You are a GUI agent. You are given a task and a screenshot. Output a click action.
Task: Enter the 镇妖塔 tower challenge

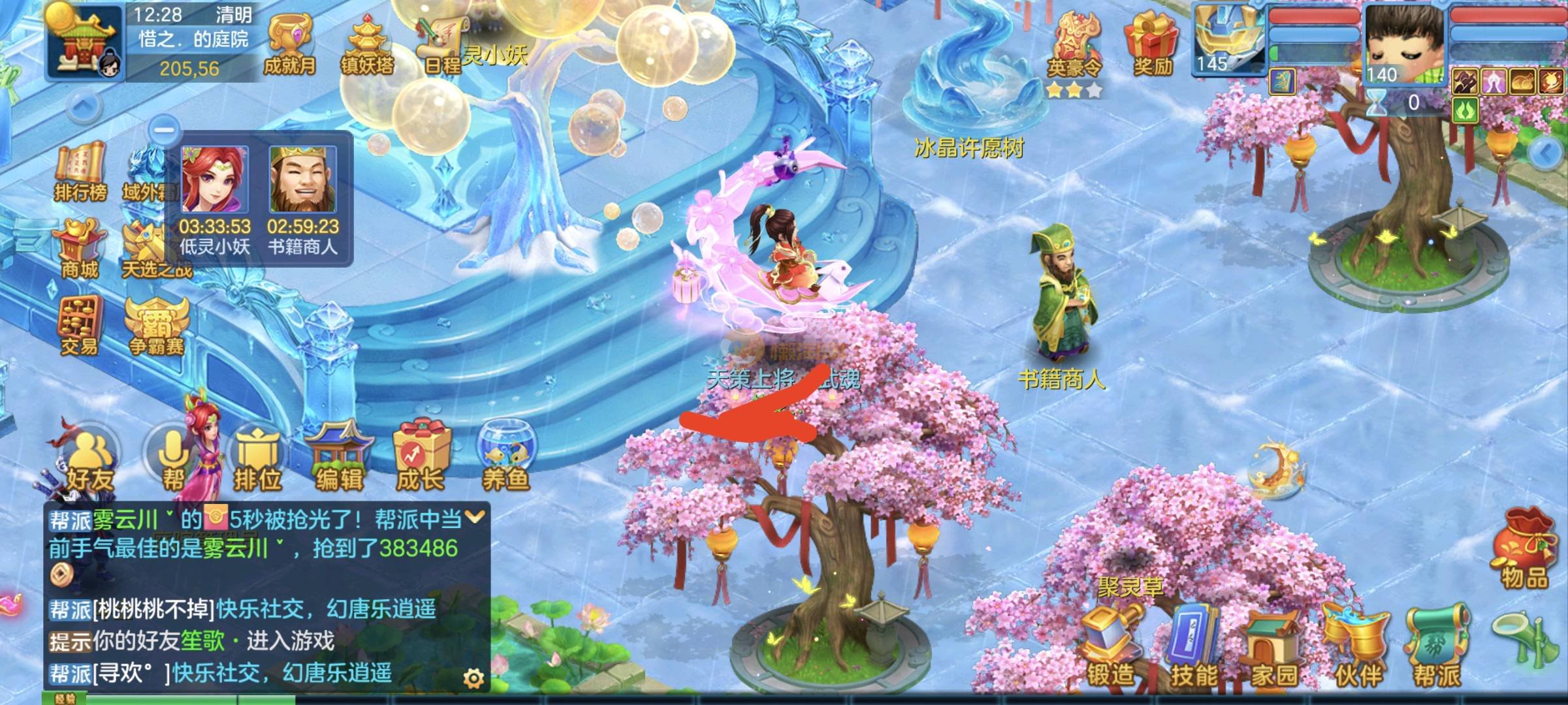pyautogui.click(x=367, y=46)
